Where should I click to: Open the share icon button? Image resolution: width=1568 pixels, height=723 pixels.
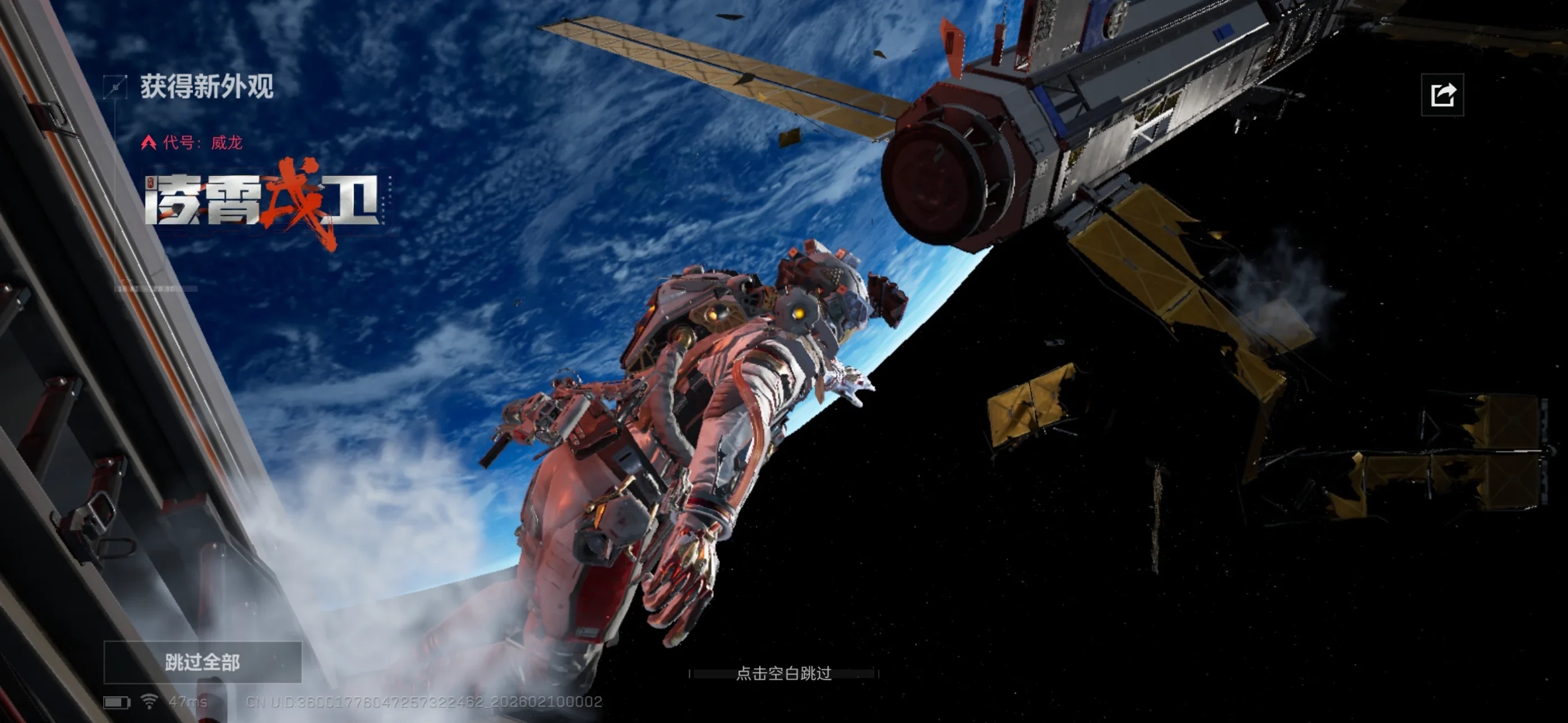[x=1442, y=95]
